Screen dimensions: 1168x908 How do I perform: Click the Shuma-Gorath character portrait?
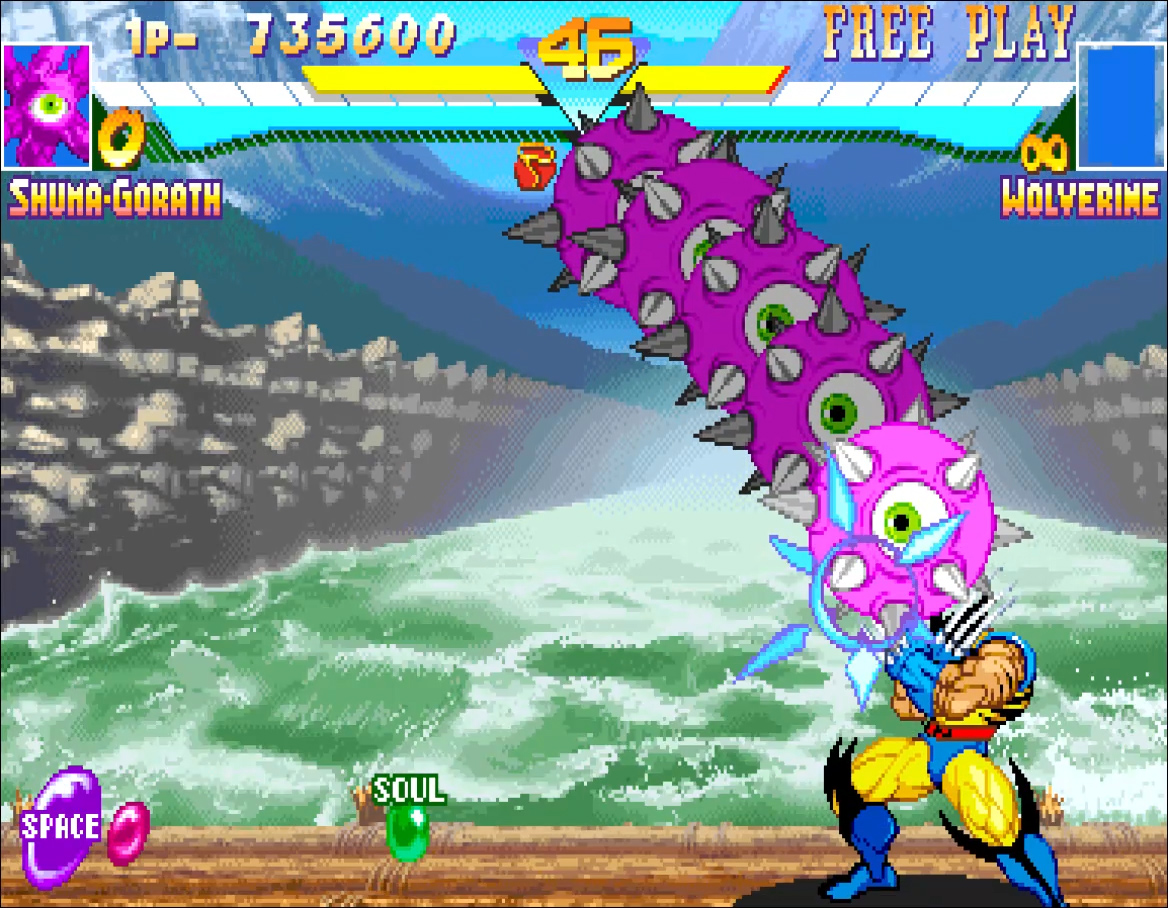click(47, 105)
